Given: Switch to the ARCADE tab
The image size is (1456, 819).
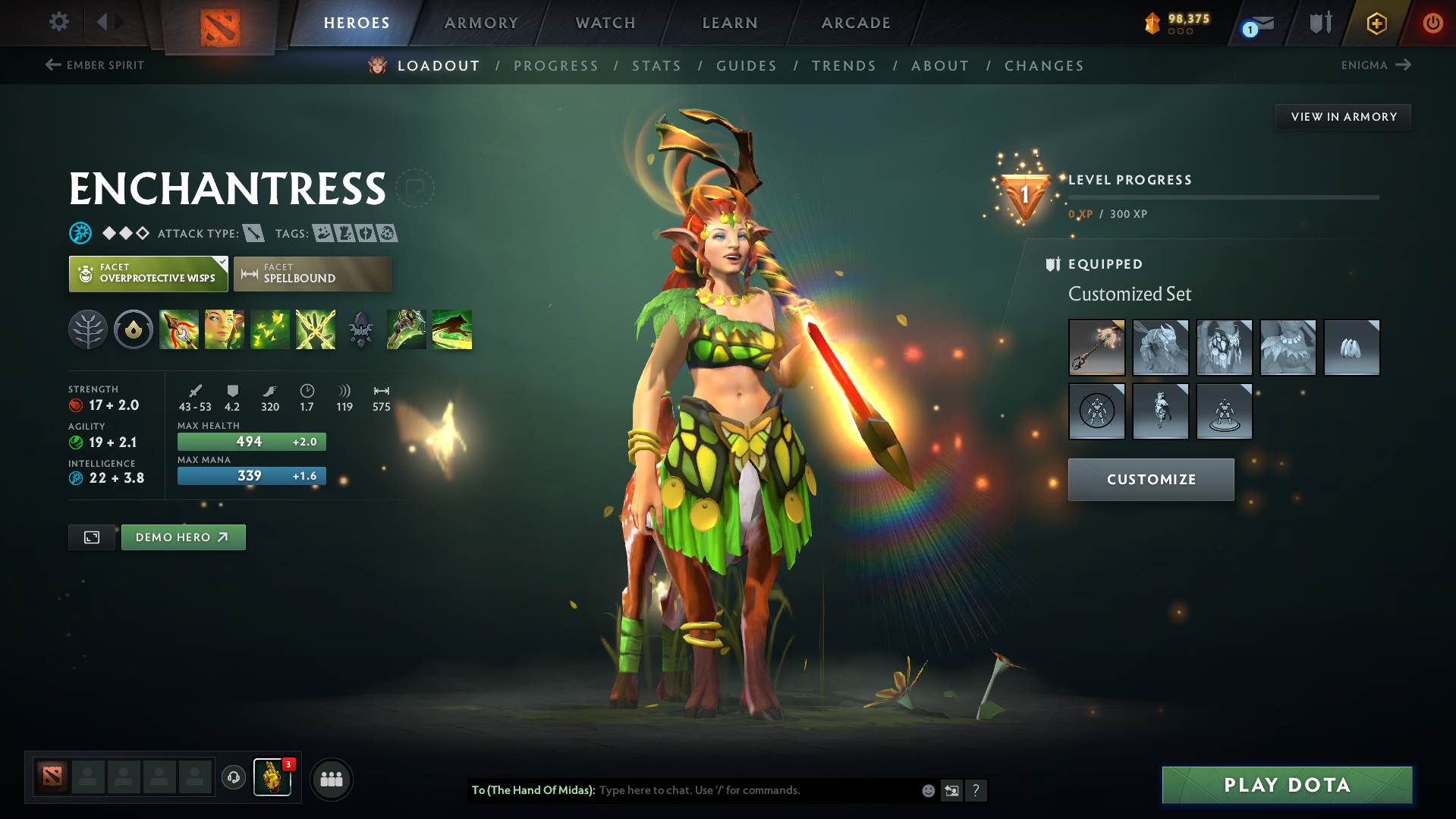Looking at the screenshot, I should (855, 22).
